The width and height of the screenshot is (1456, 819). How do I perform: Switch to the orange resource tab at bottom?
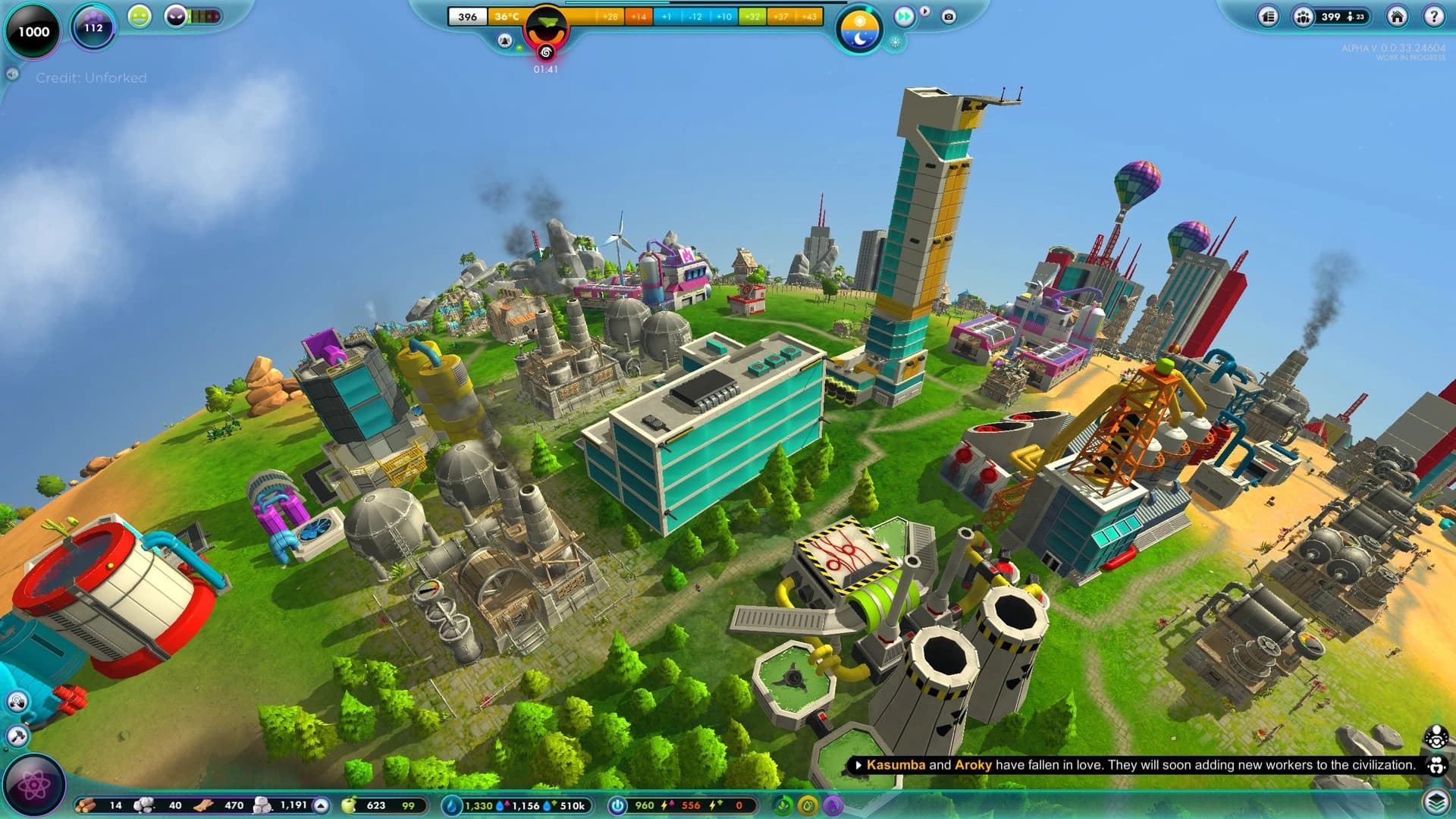[x=808, y=805]
